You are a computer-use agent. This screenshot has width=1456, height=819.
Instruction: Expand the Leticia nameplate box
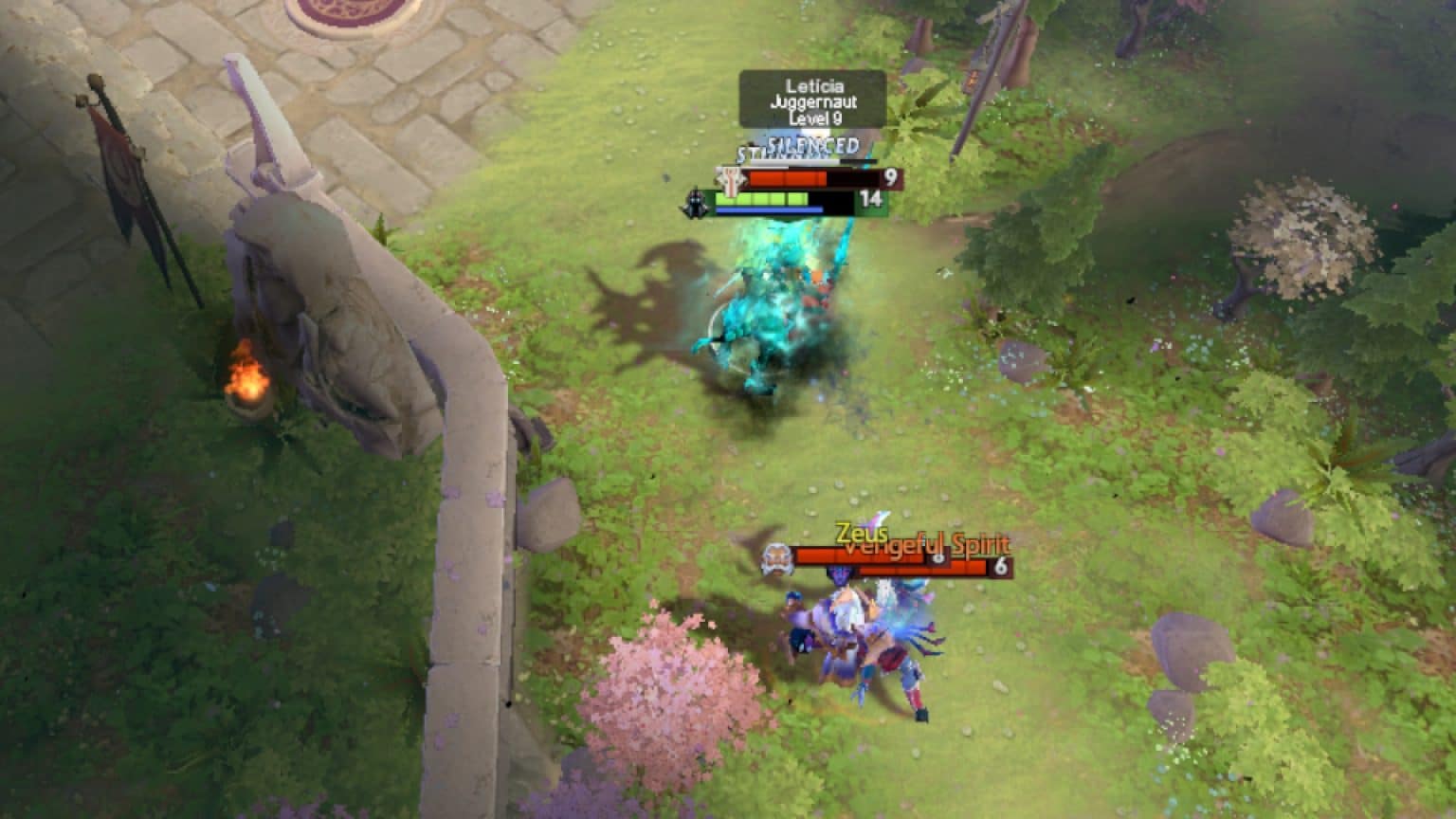(811, 101)
